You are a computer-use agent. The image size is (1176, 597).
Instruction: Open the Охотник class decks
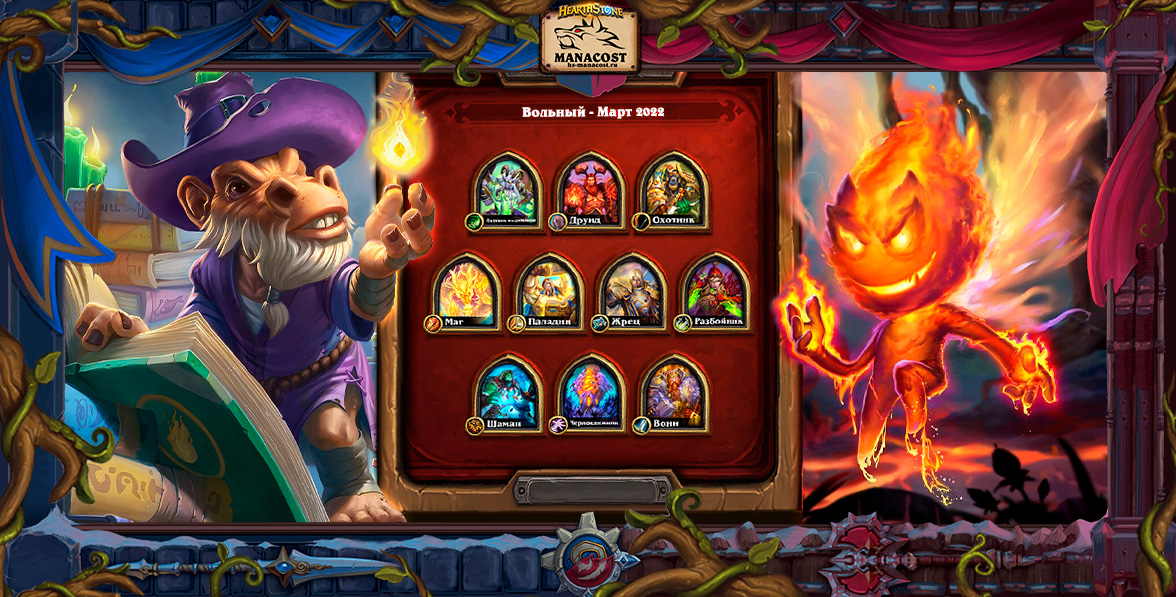coord(672,191)
